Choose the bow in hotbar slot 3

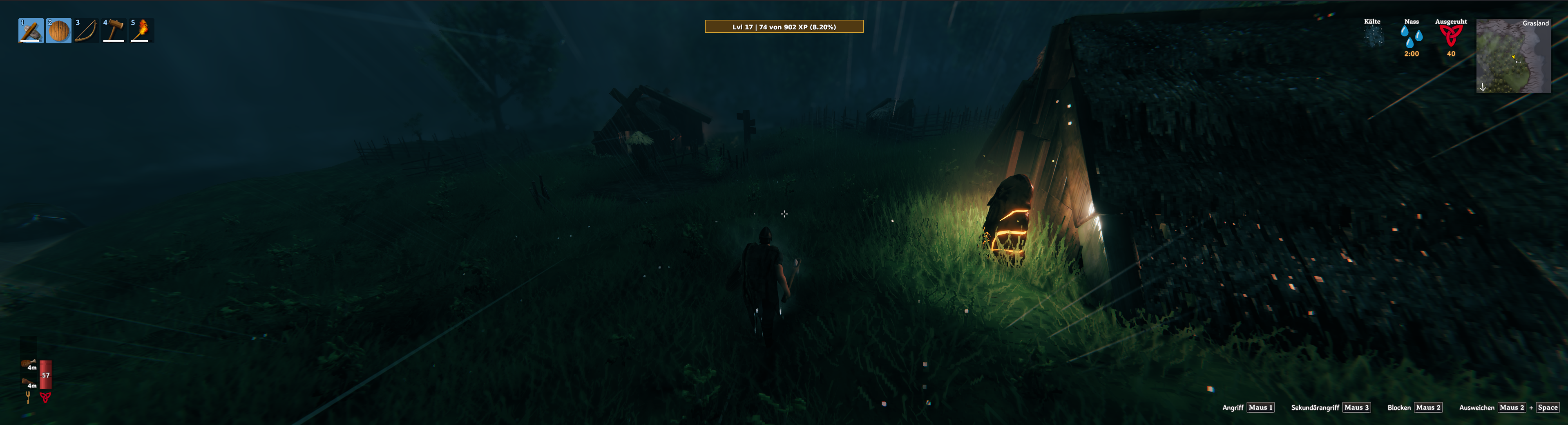pos(86,30)
